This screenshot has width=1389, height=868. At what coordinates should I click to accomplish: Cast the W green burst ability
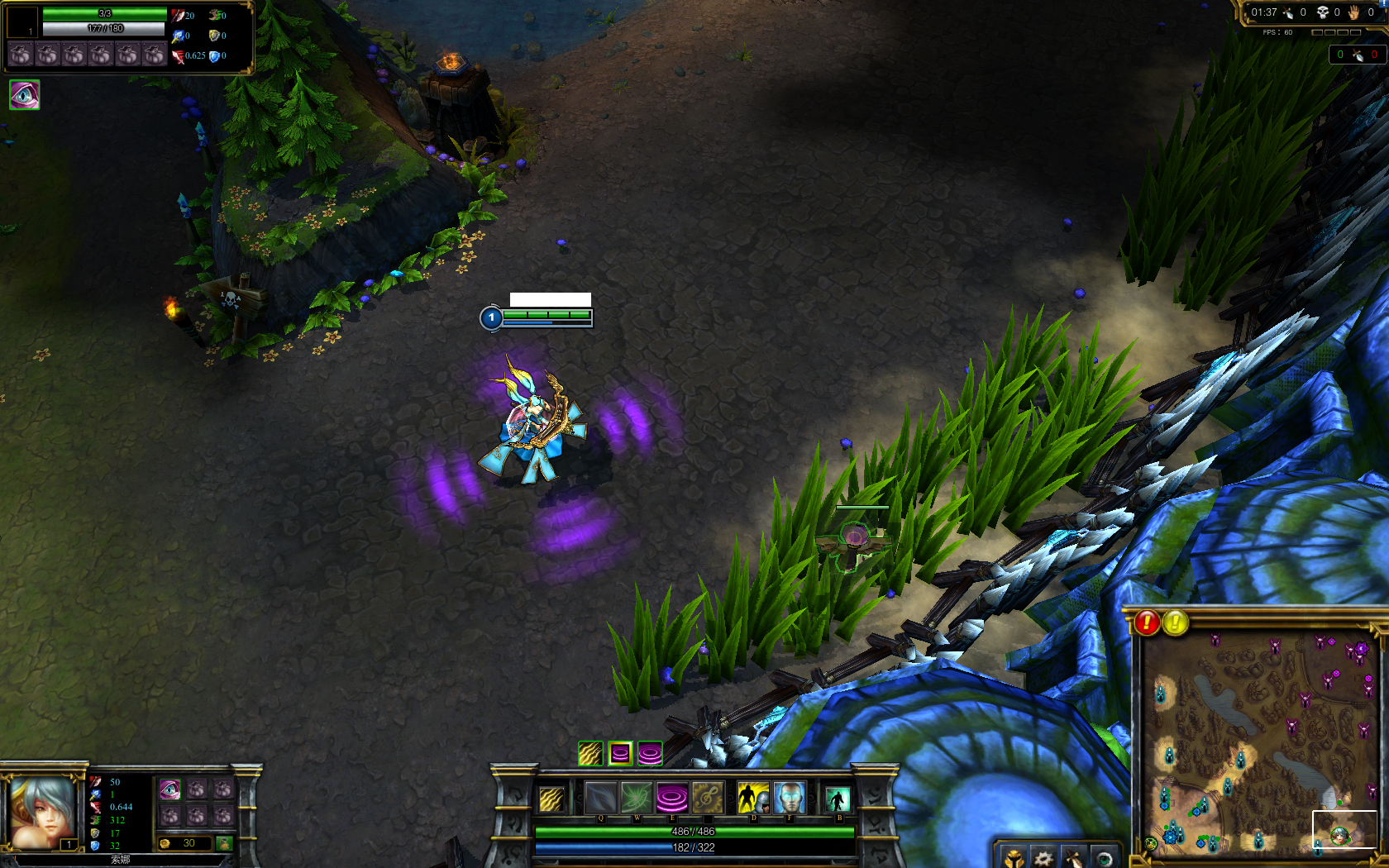click(x=637, y=799)
